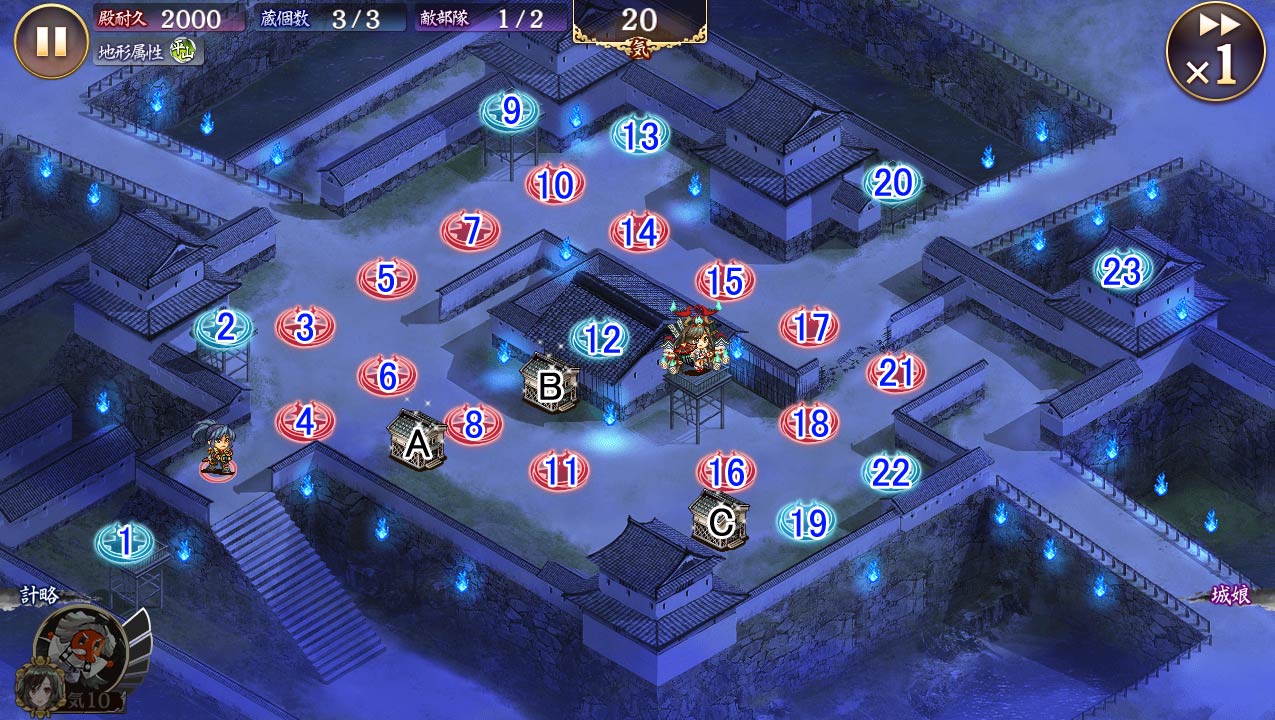Select red placement tile 17
1275x720 pixels.
tap(810, 327)
